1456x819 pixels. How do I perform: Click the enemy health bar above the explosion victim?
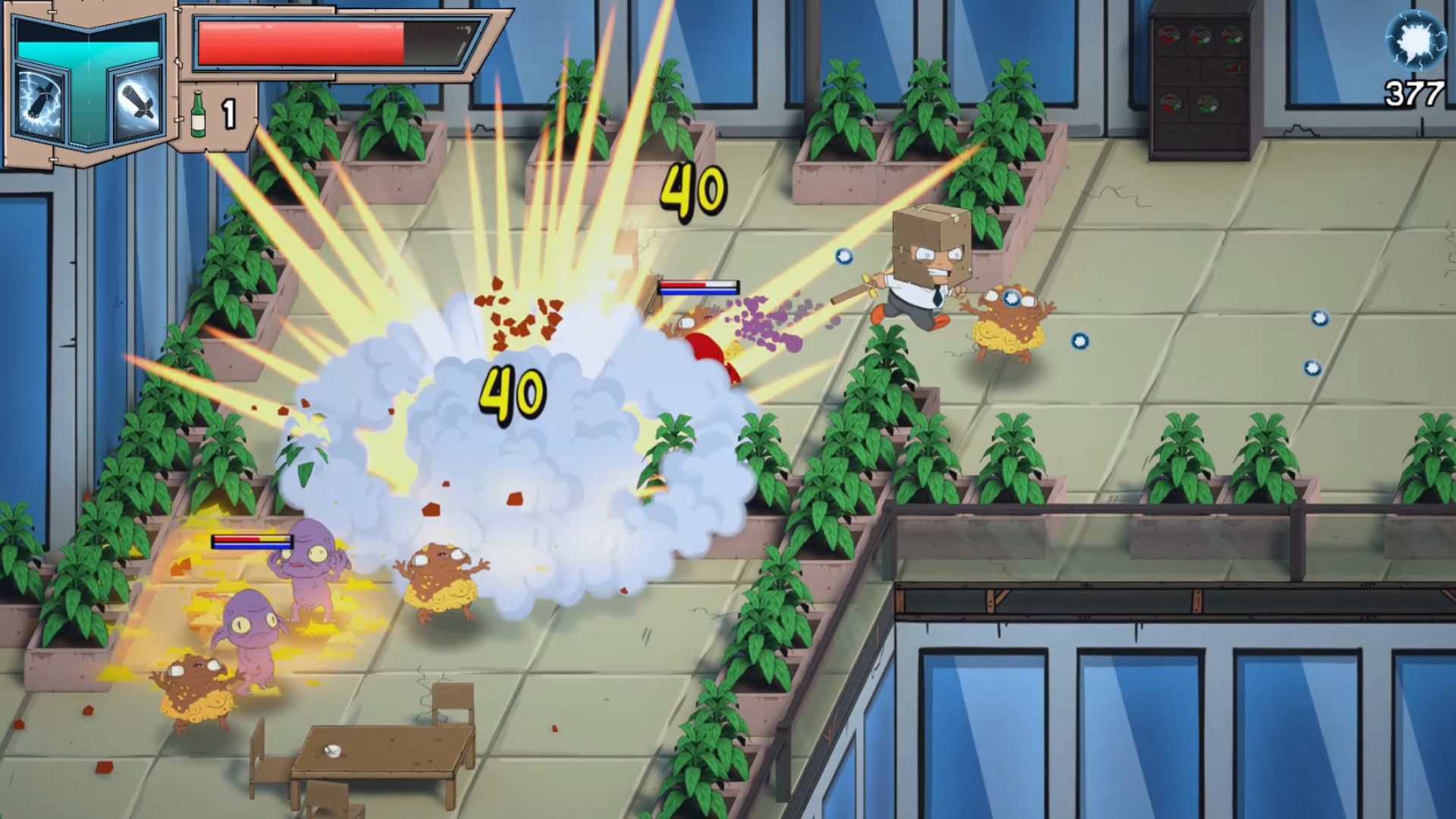click(698, 288)
